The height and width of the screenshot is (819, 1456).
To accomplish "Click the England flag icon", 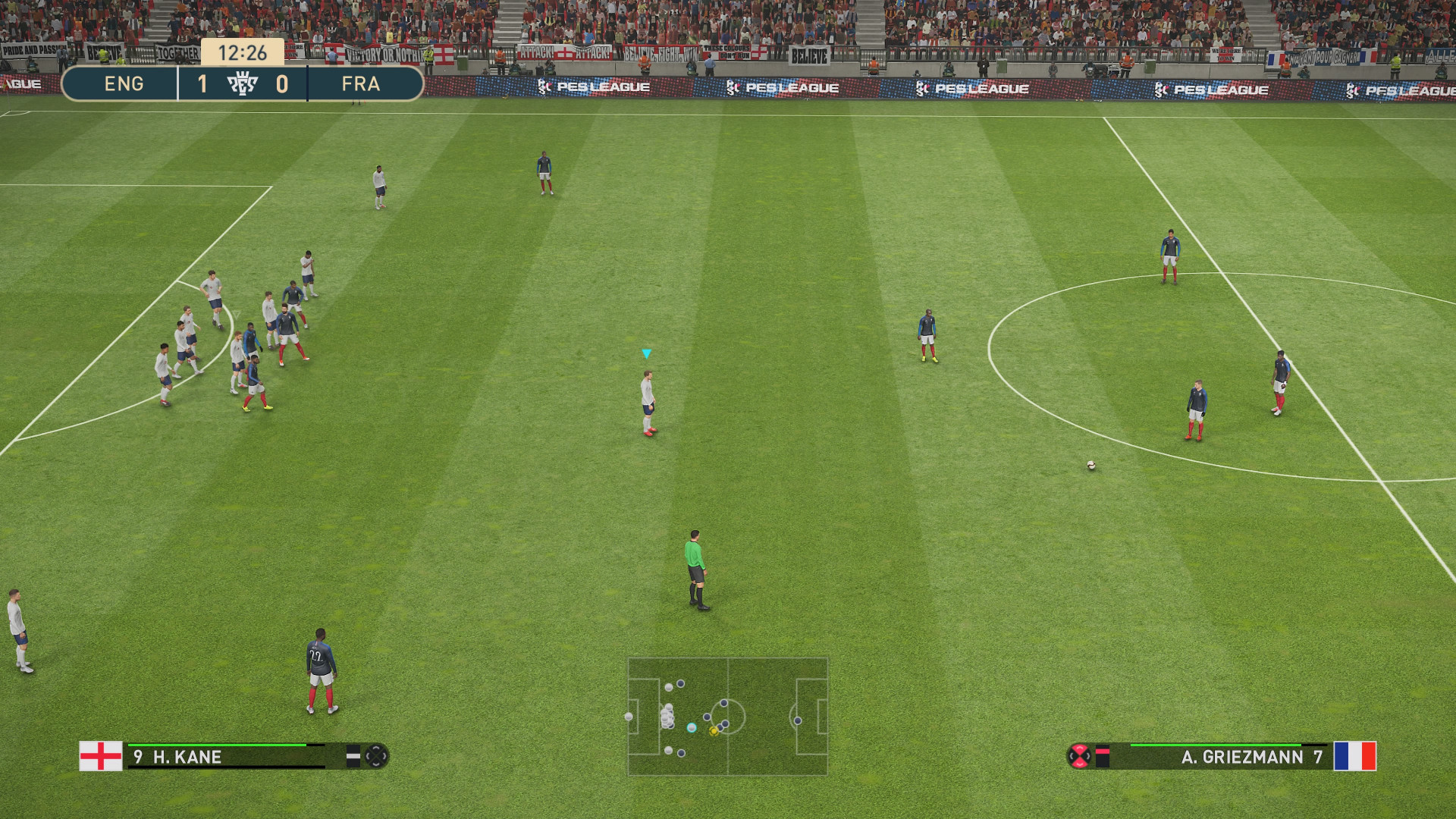I will point(101,756).
